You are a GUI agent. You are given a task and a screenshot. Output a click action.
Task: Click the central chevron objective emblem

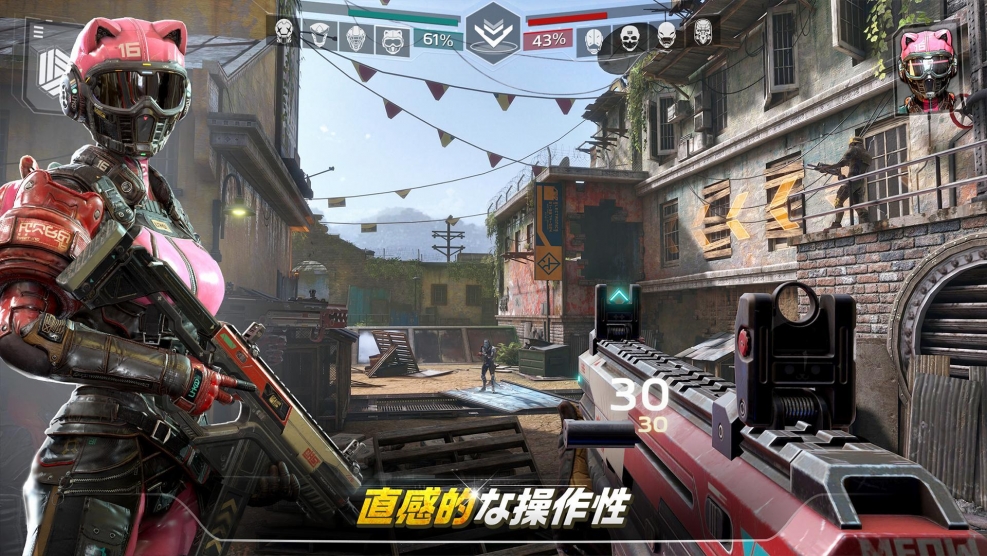point(492,31)
